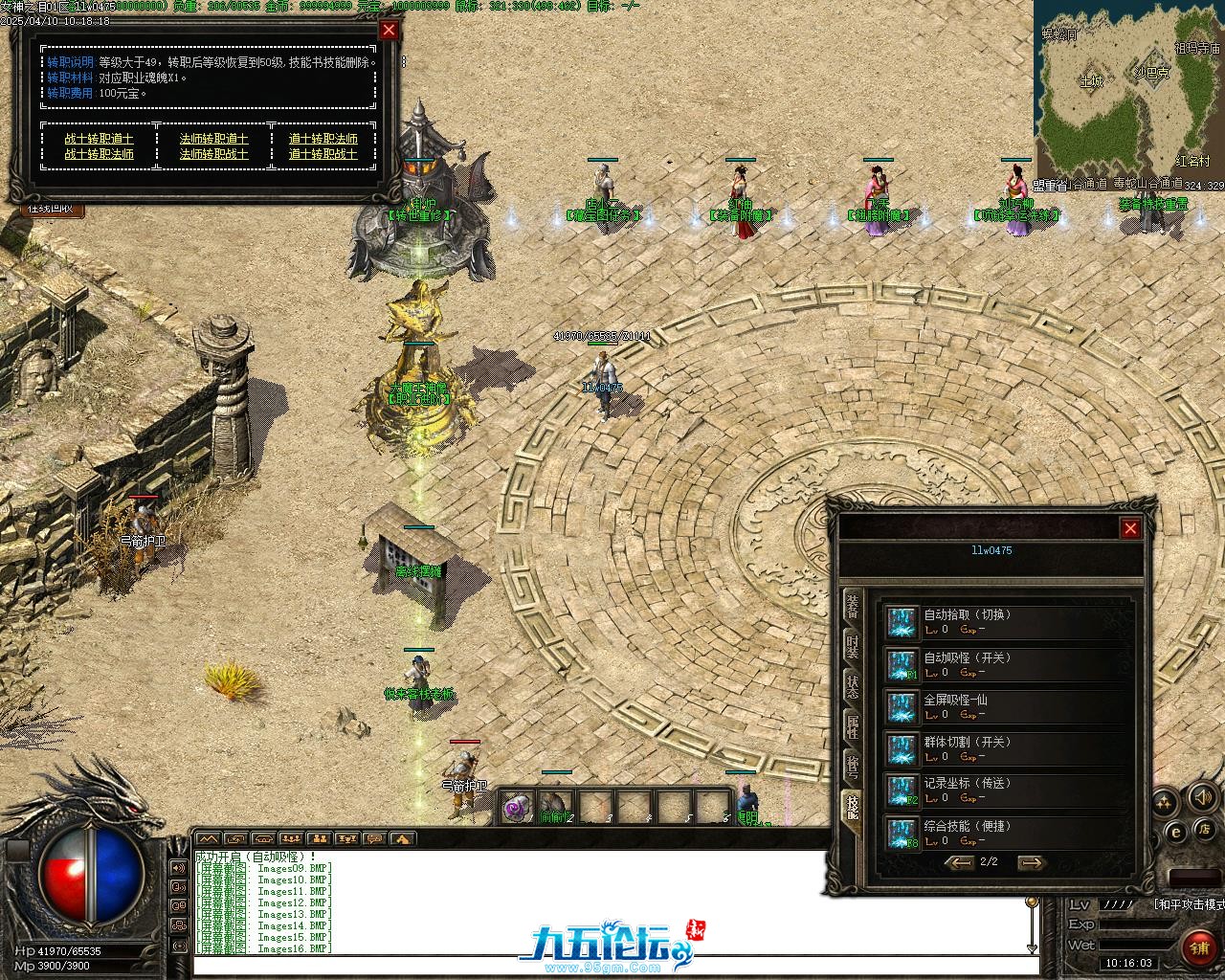Screen dimensions: 1225x980
Task: Select 法师转职战士 job change link
Action: pos(213,154)
